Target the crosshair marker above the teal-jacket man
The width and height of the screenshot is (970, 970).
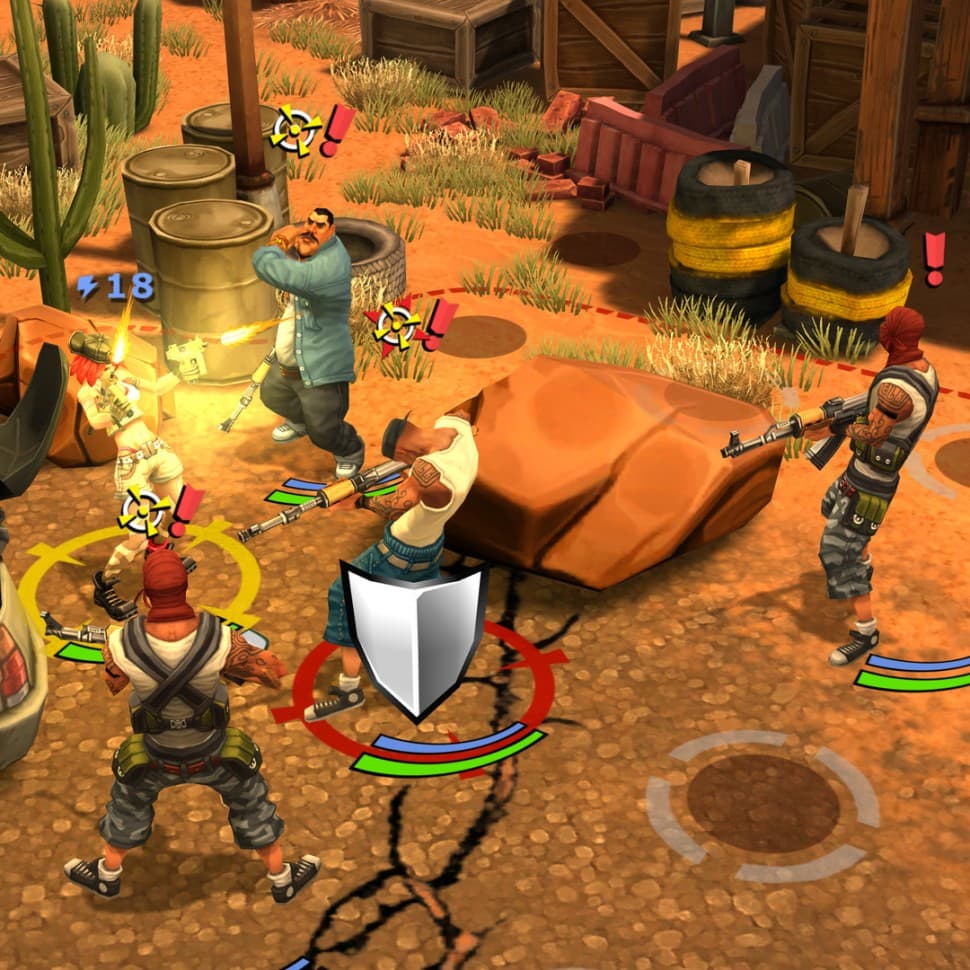[297, 130]
